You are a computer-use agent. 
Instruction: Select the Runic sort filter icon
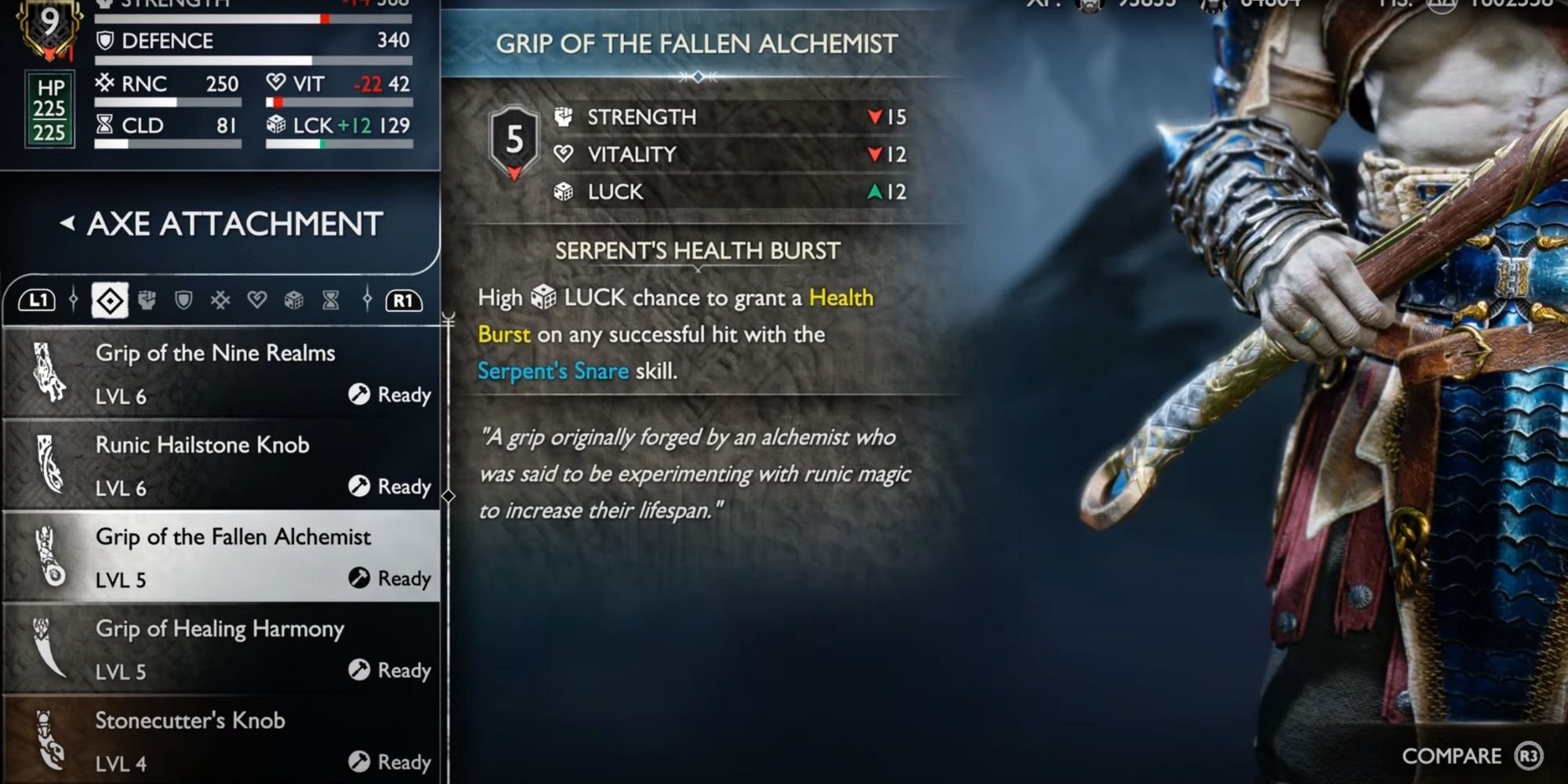pyautogui.click(x=221, y=299)
